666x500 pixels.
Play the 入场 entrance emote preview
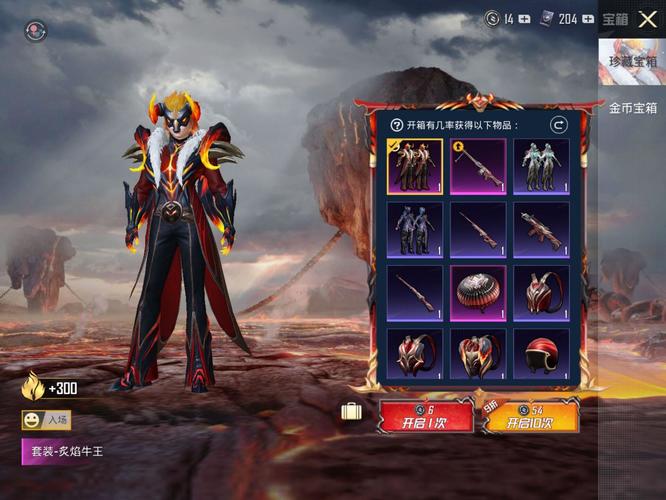[x=47, y=420]
